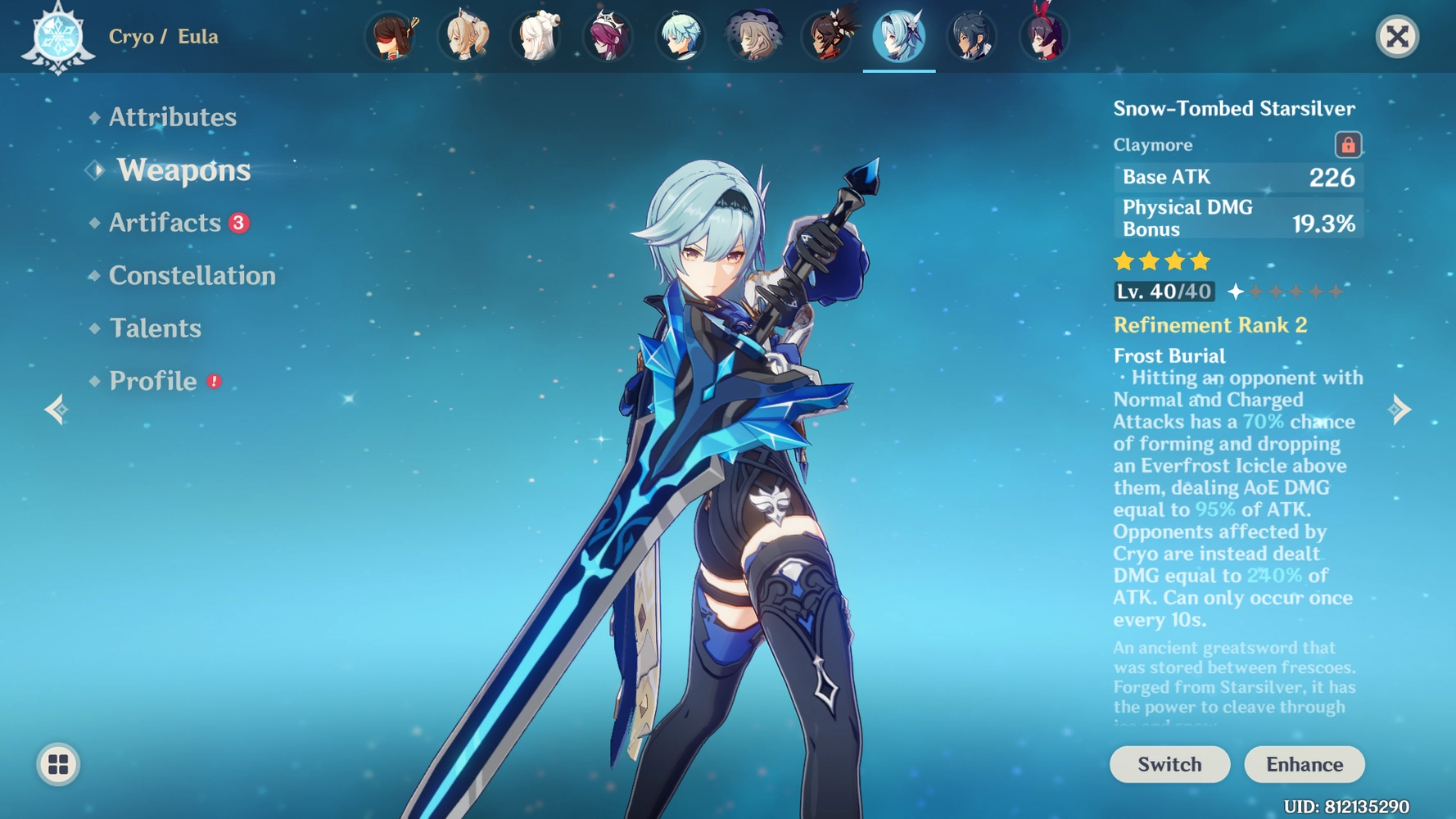Select the dark-haired character avatar next to Eula
The width and height of the screenshot is (1456, 819).
[972, 37]
